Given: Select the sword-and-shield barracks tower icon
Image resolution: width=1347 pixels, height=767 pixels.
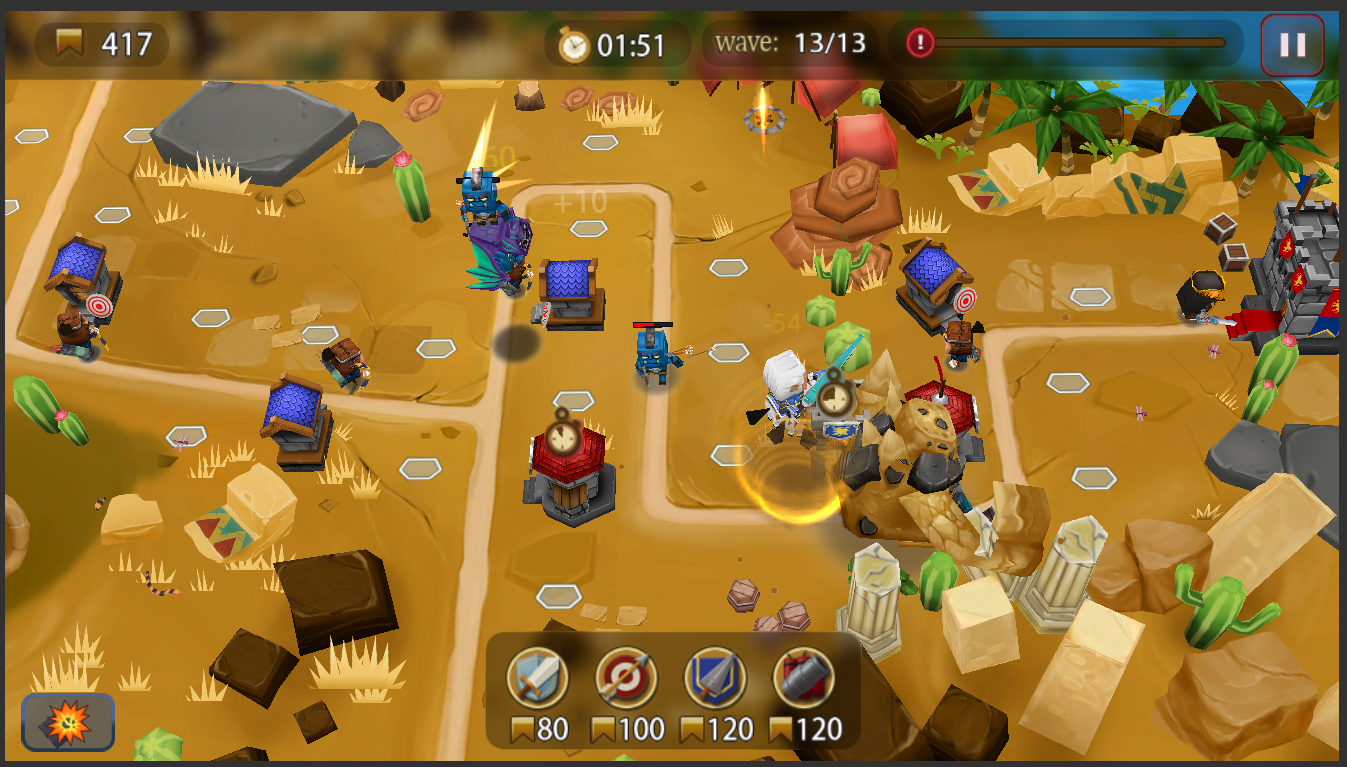Looking at the screenshot, I should (x=537, y=680).
